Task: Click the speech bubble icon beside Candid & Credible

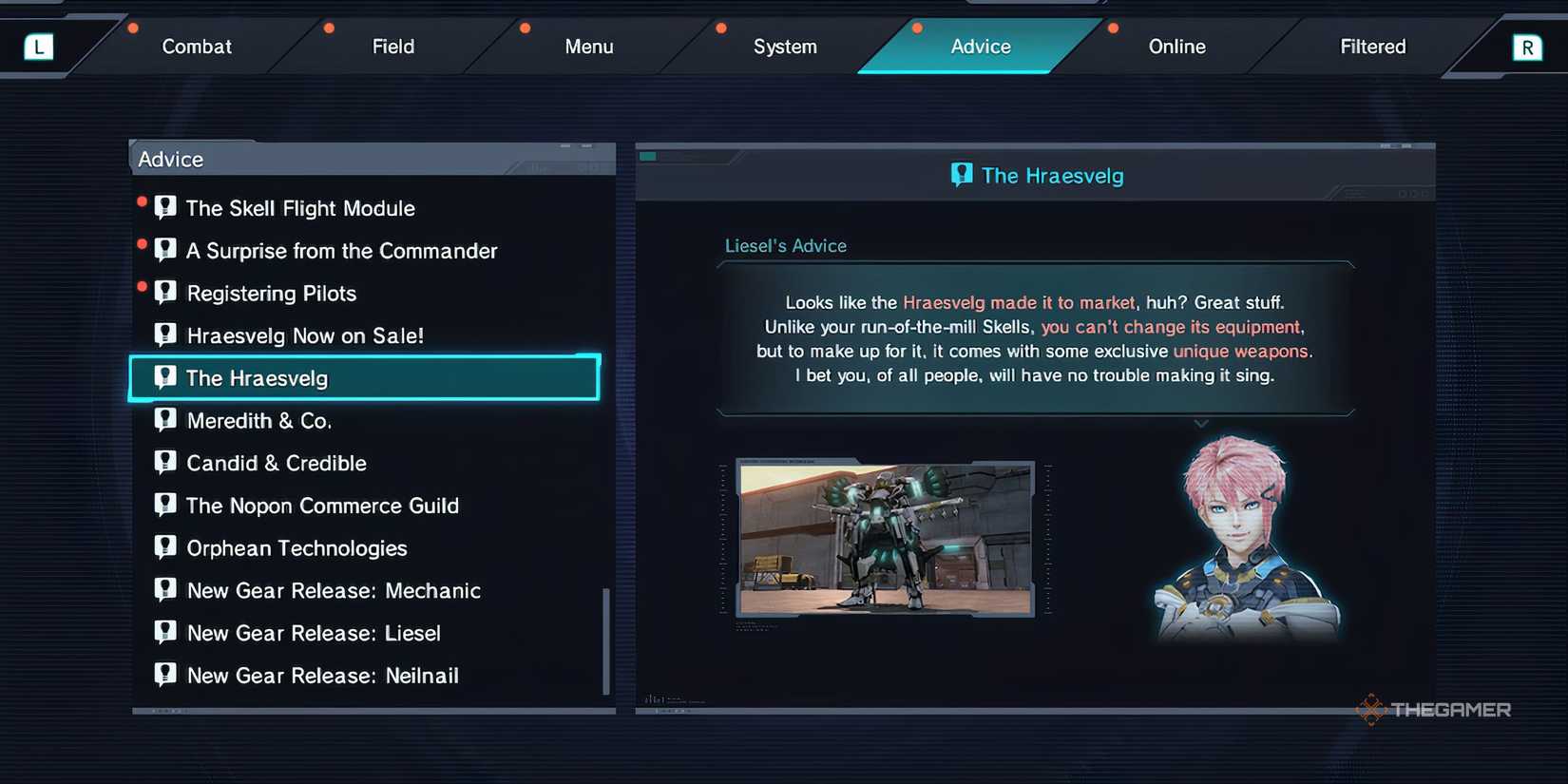Action: pos(165,462)
